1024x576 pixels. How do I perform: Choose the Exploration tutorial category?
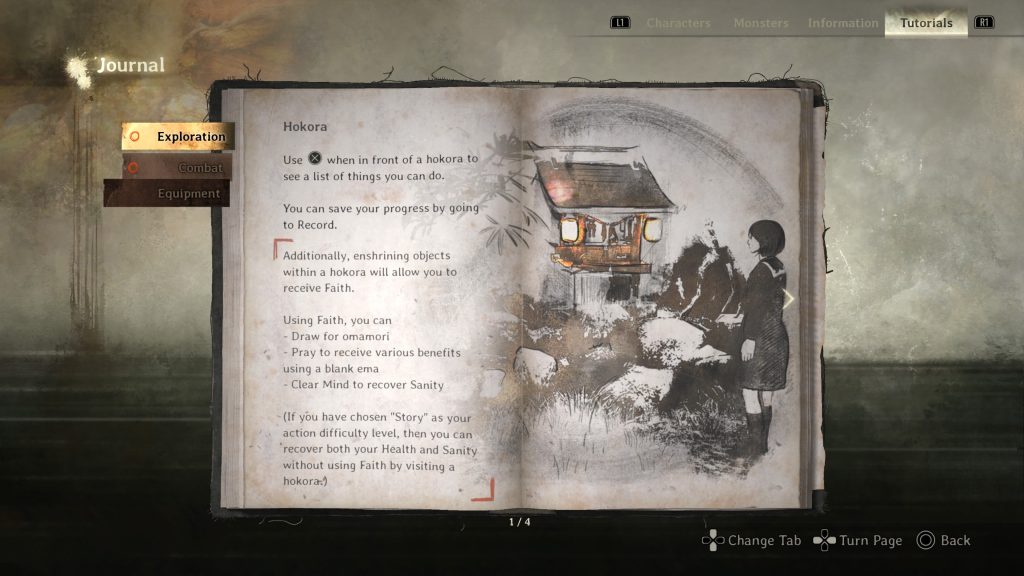tap(178, 137)
